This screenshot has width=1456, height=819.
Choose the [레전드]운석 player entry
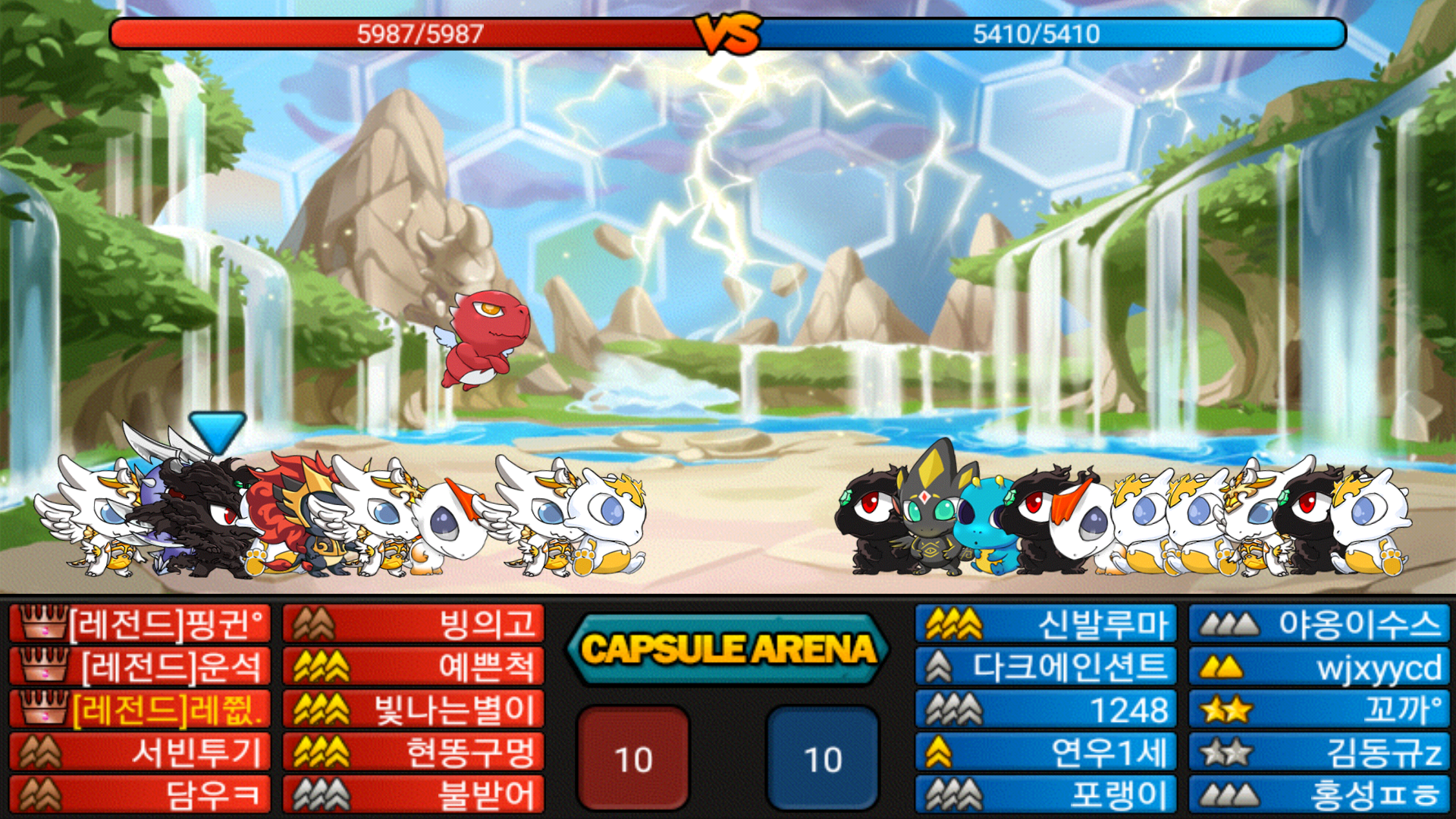pos(140,667)
